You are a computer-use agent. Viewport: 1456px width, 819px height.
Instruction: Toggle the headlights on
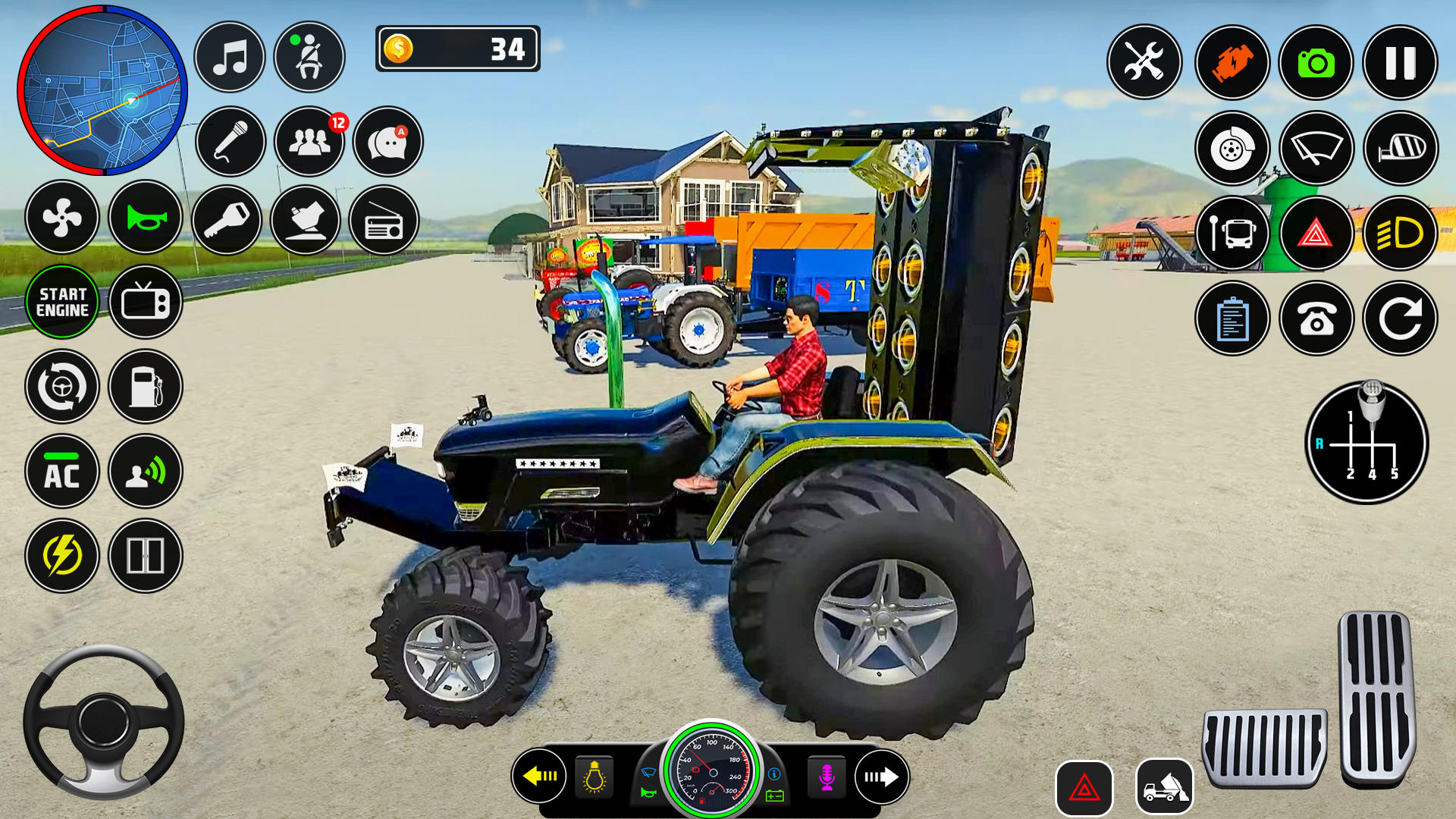click(1402, 234)
